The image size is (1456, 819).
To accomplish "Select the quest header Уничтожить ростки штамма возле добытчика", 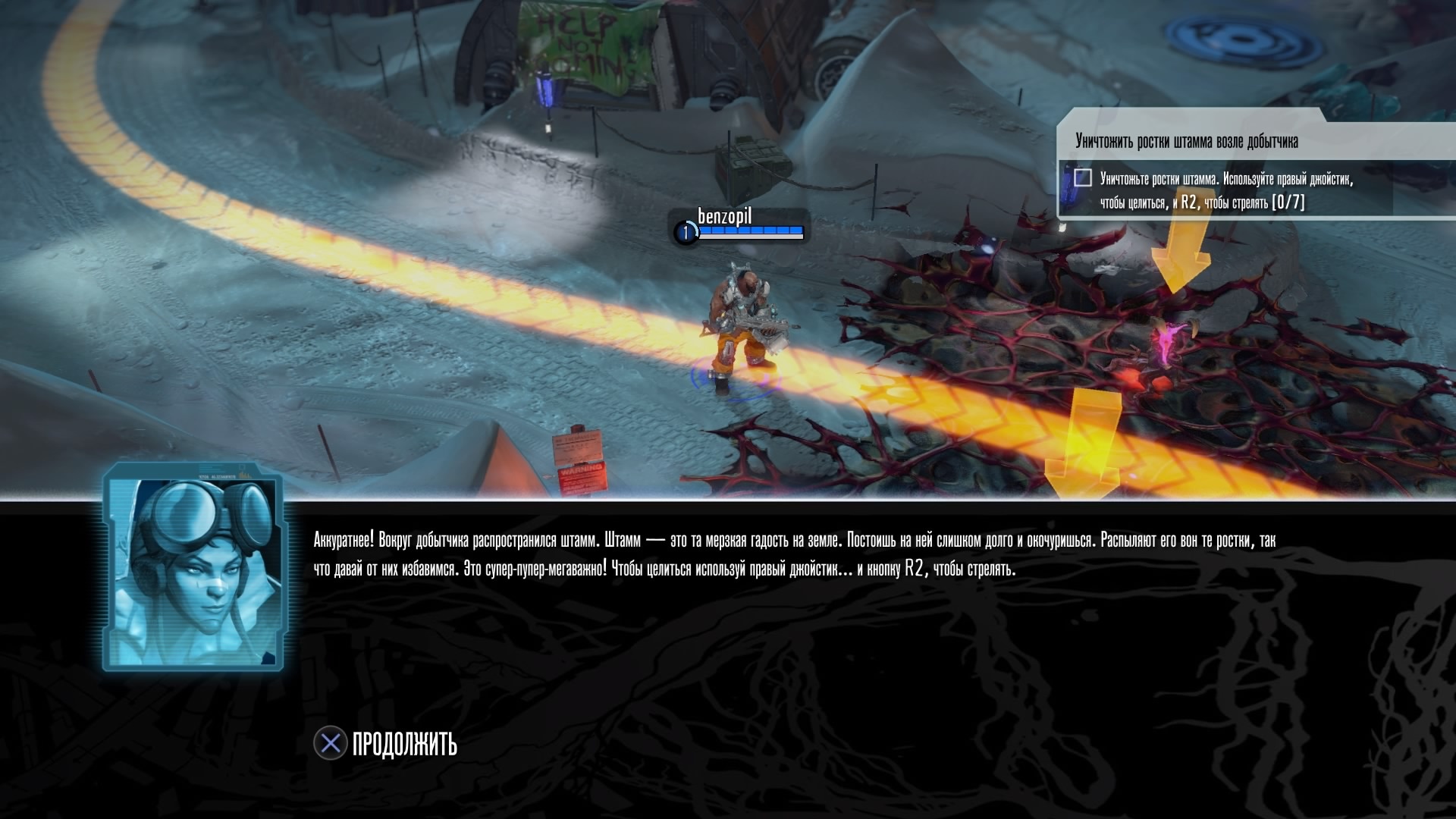I will click(1183, 139).
